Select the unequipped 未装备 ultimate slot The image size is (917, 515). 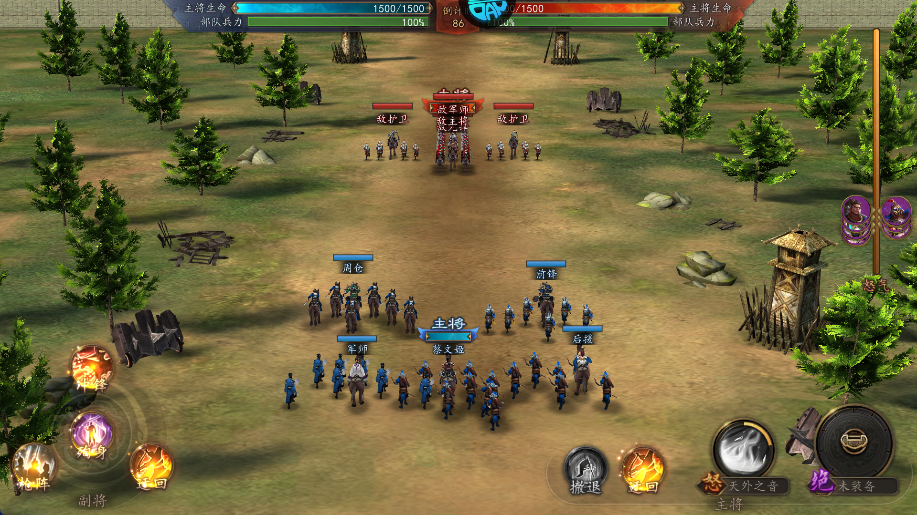[x=853, y=441]
